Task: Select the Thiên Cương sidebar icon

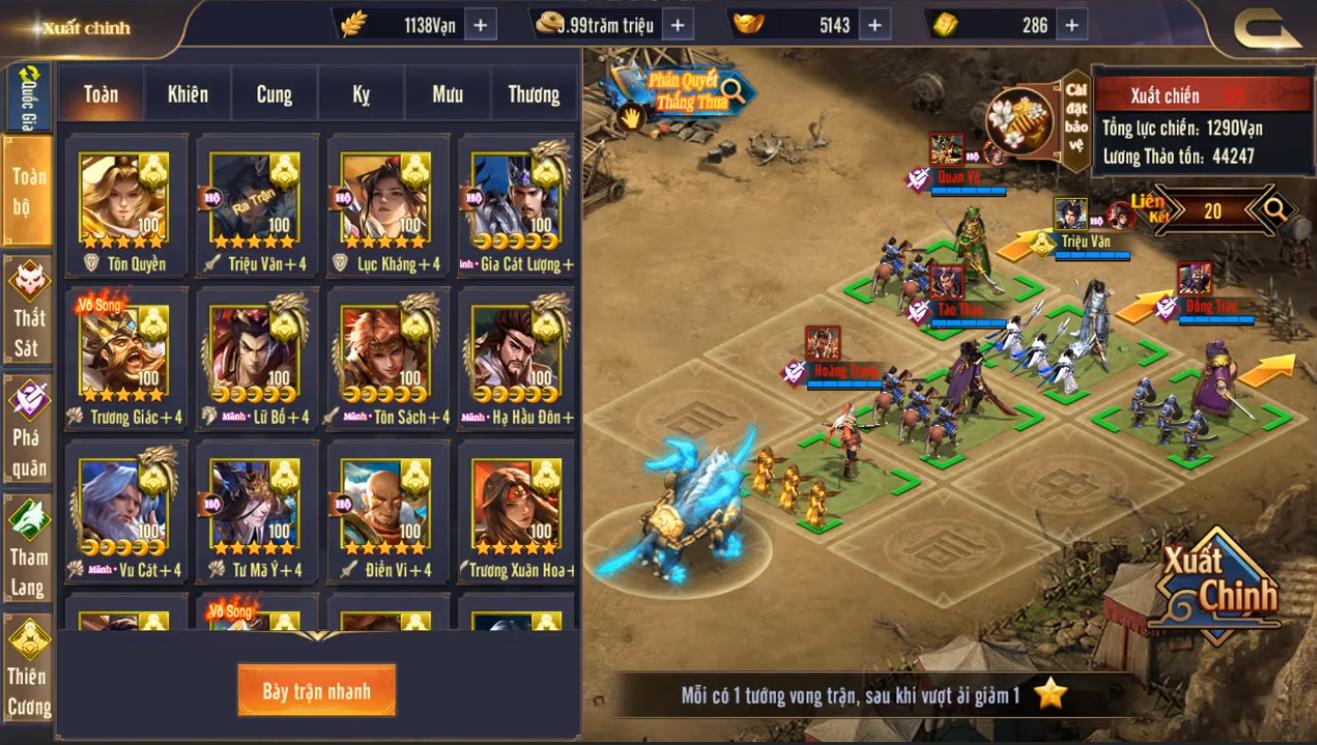Action: [29, 665]
